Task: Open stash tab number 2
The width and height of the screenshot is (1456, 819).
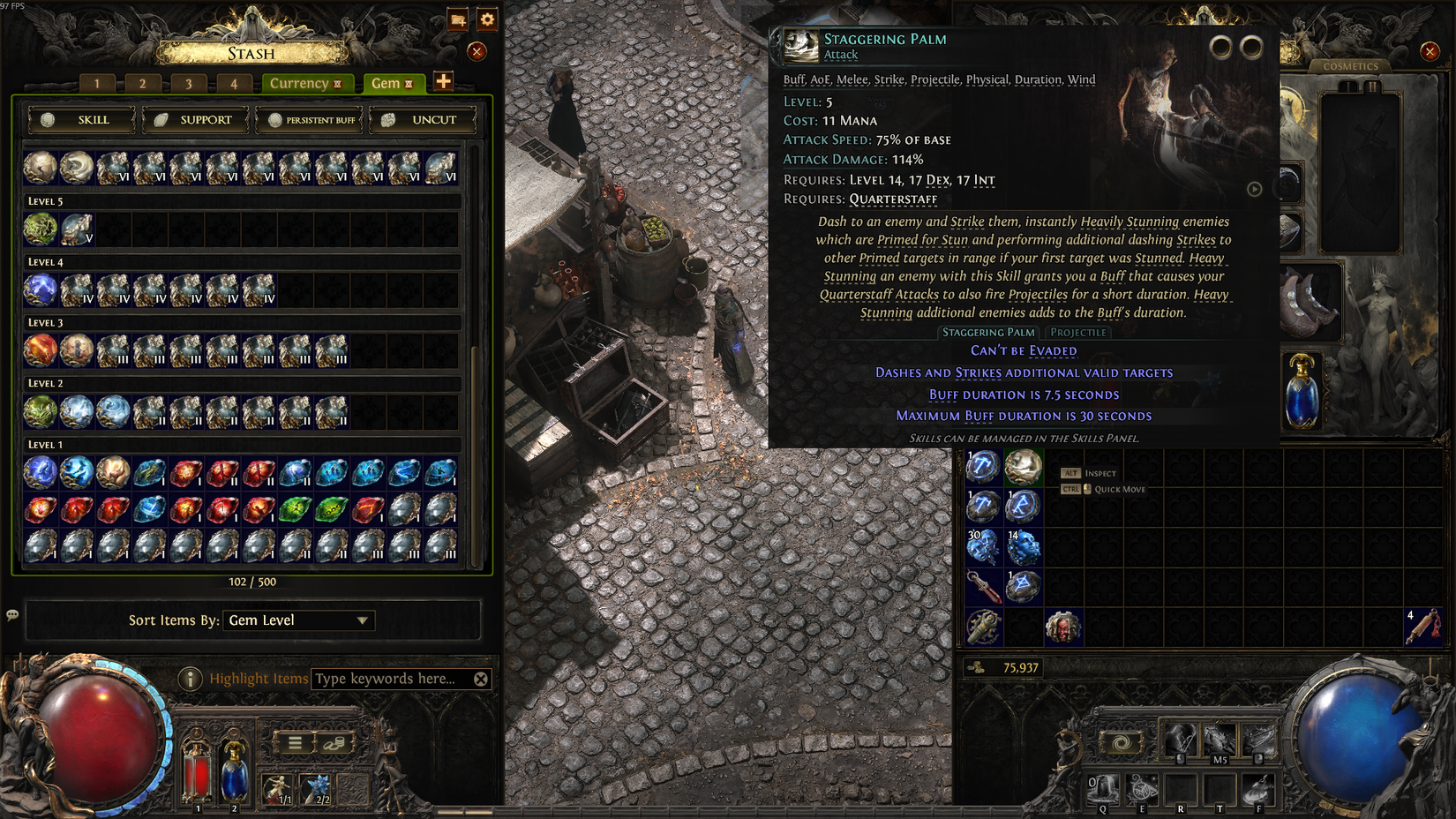Action: 142,83
